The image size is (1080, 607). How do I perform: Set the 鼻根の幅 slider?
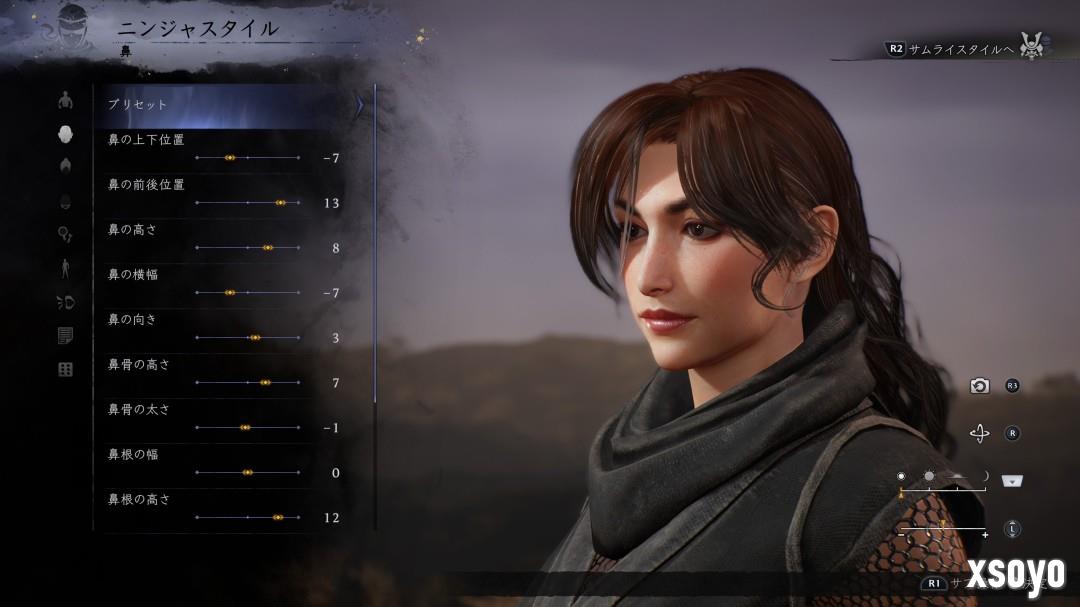coord(247,472)
